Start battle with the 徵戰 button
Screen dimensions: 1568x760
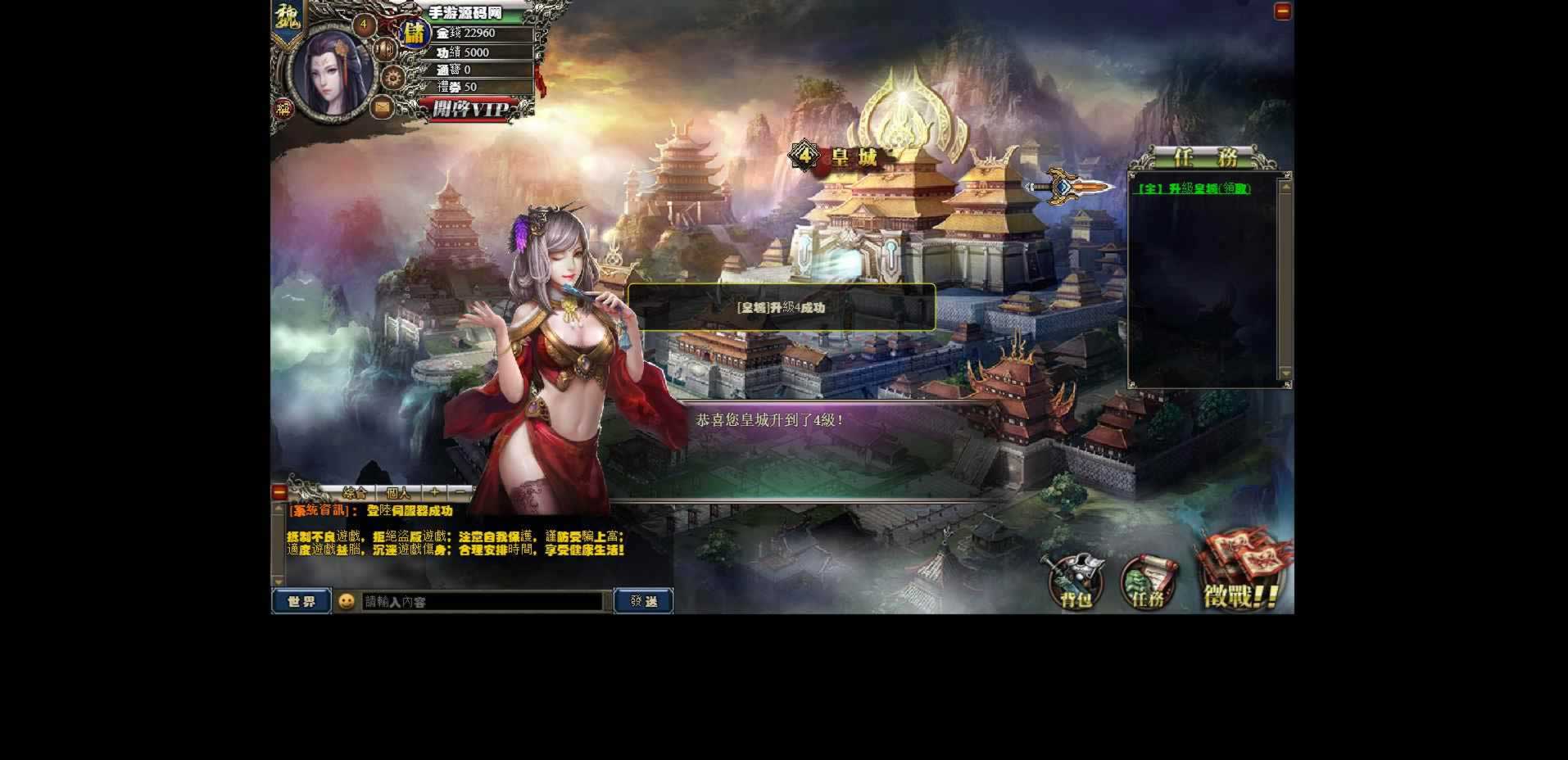[1240, 578]
